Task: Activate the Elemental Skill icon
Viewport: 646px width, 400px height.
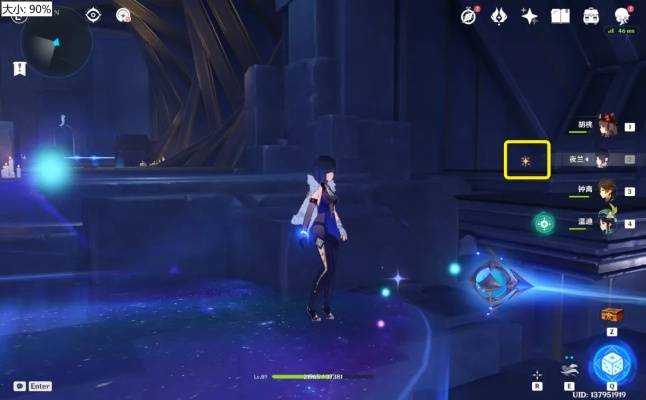Action: [568, 367]
